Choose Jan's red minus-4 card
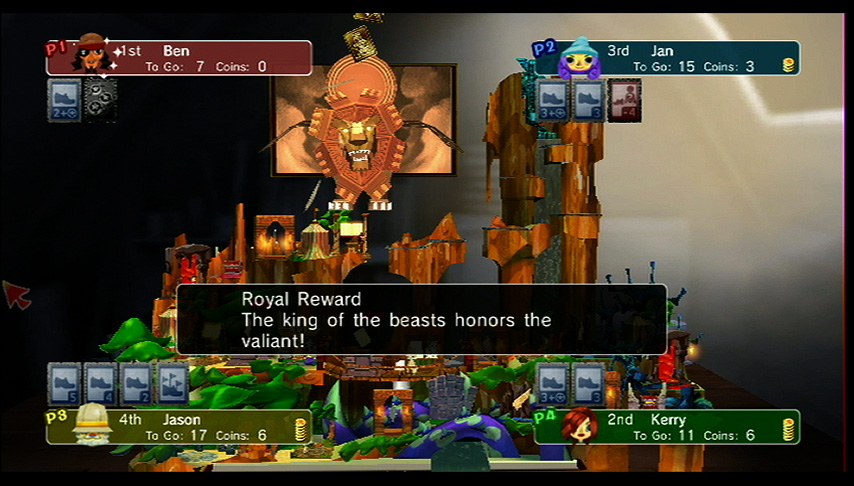 pos(624,100)
